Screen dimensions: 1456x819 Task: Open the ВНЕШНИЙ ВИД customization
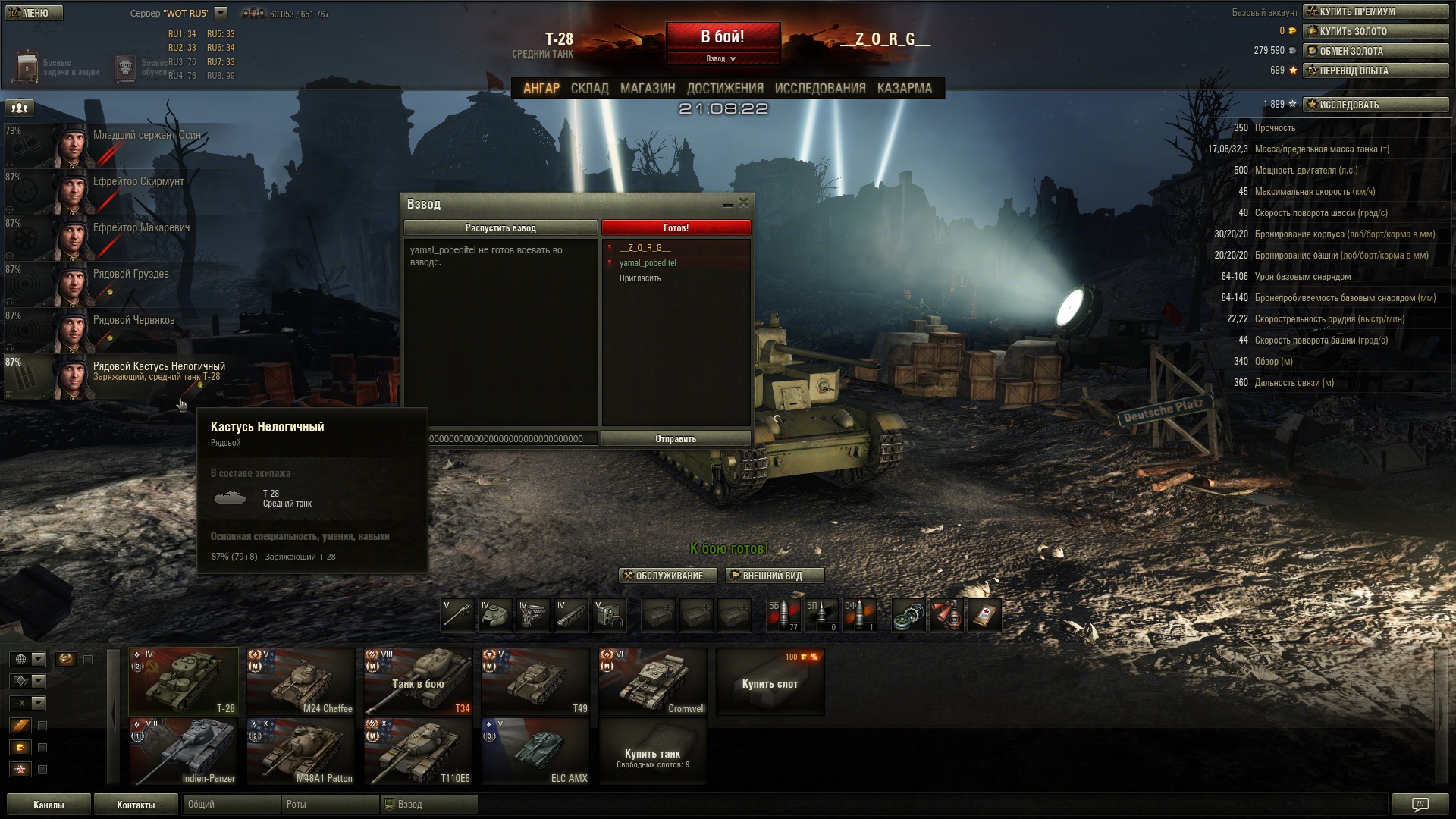[x=773, y=576]
